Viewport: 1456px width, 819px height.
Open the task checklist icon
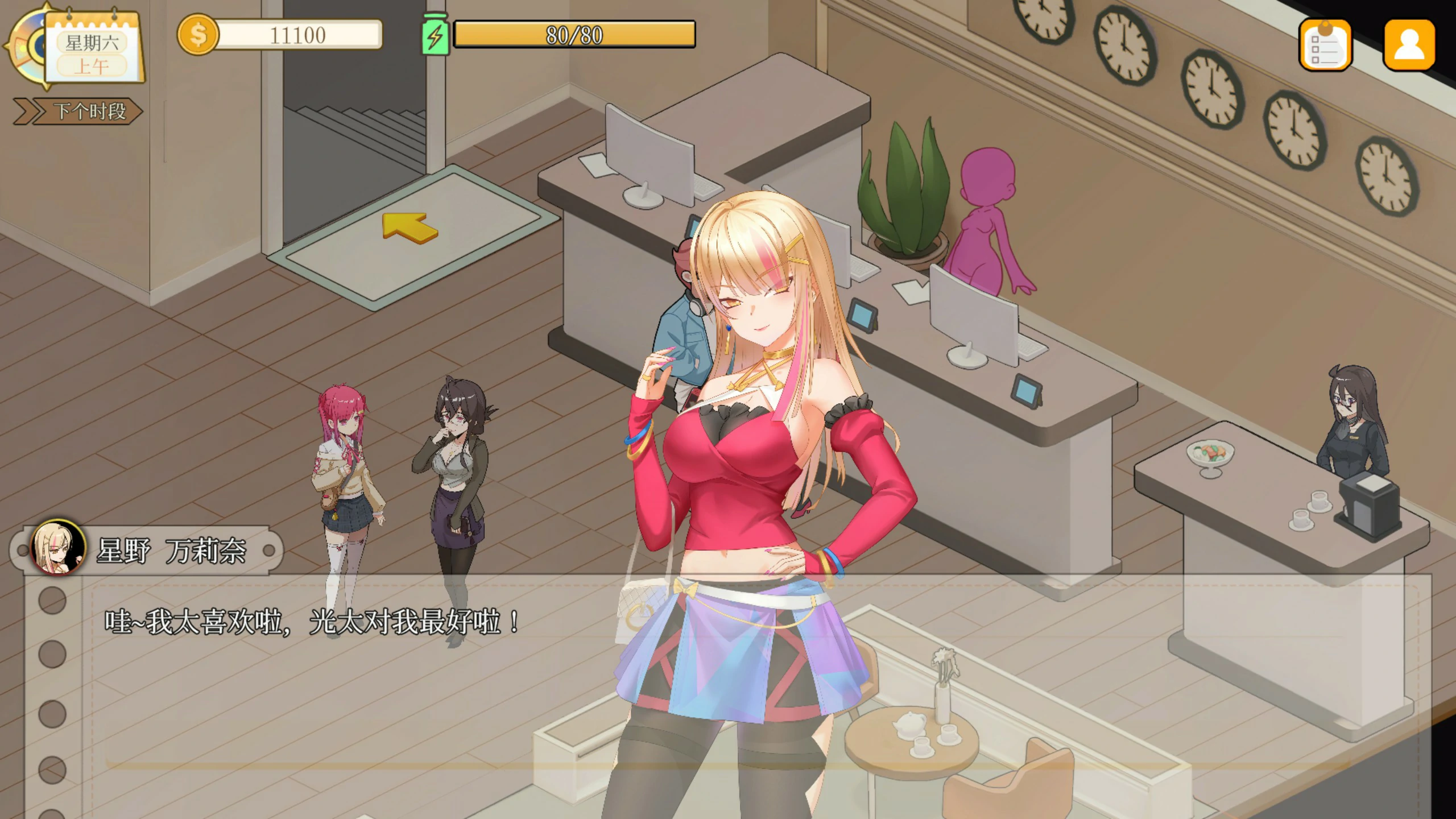[1325, 45]
